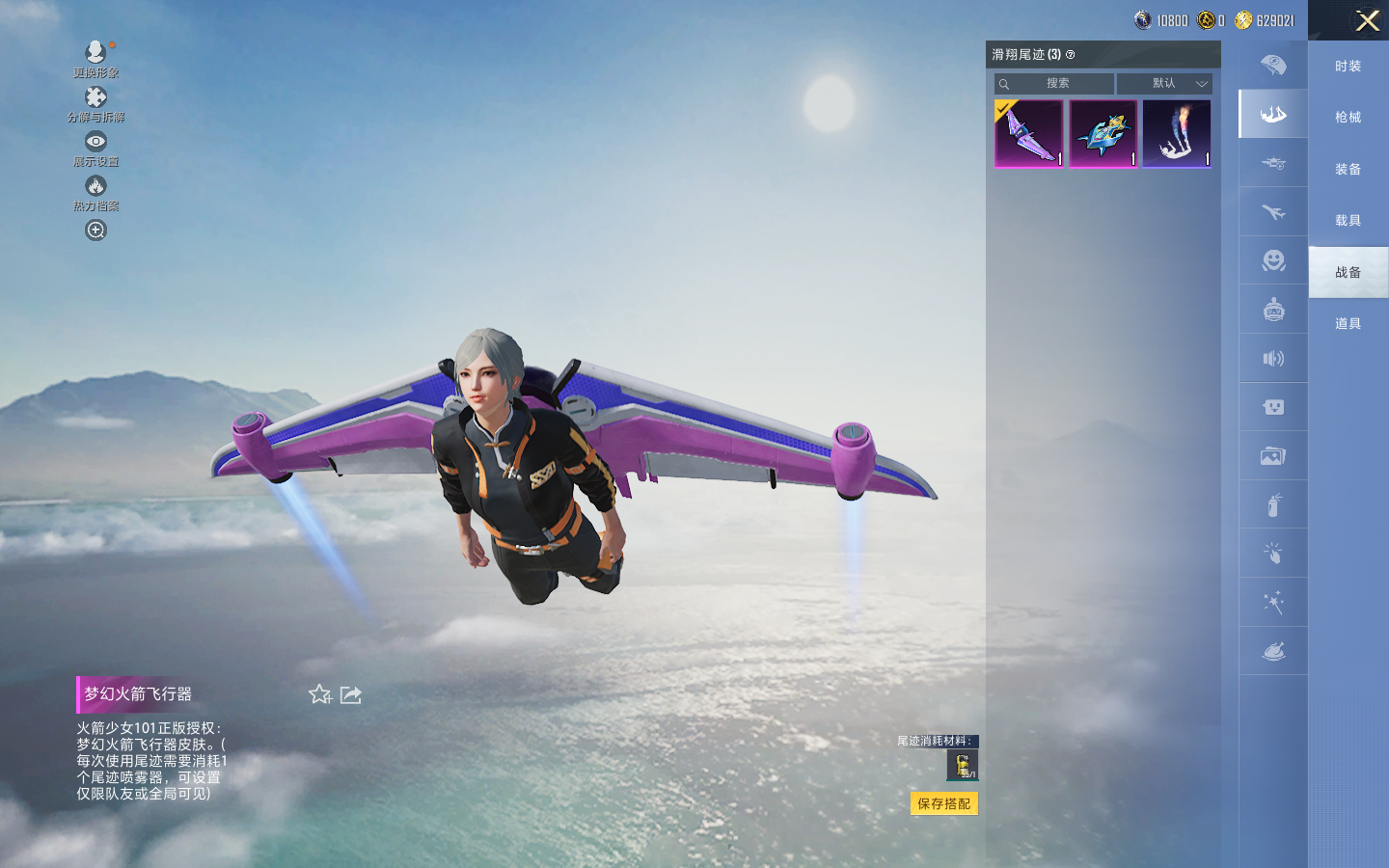Click the 搜索 search field
The width and height of the screenshot is (1389, 868).
click(1055, 84)
